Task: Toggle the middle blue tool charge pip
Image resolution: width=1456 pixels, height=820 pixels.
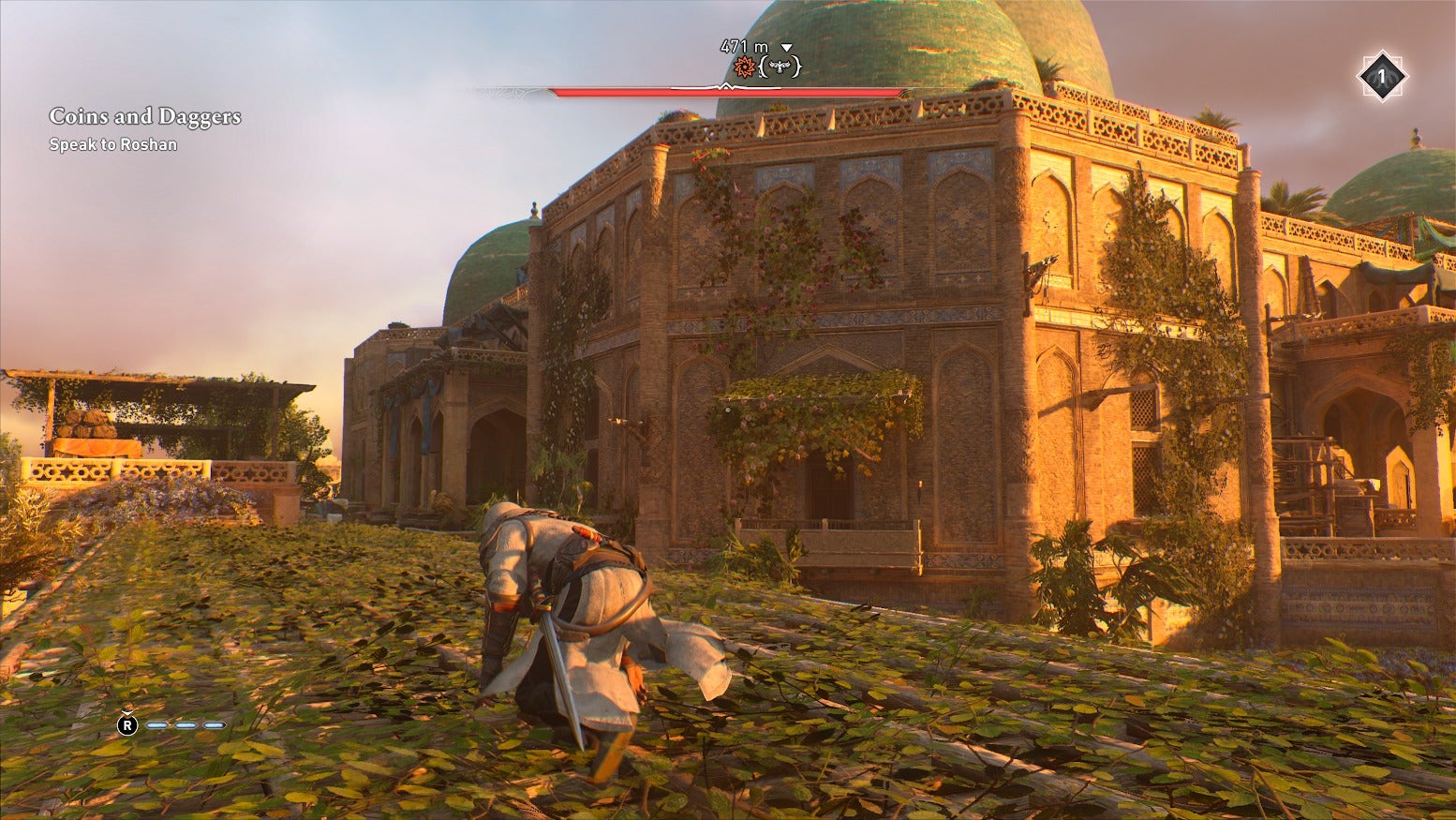Action: click(x=186, y=724)
